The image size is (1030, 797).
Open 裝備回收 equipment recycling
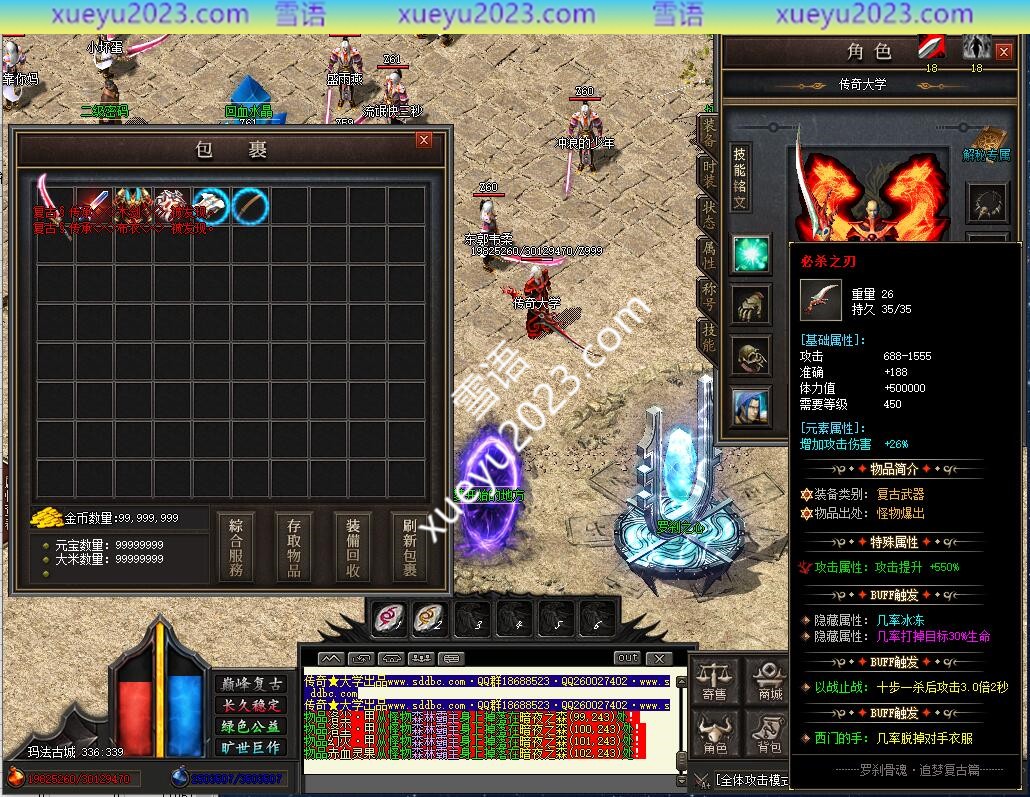point(353,547)
